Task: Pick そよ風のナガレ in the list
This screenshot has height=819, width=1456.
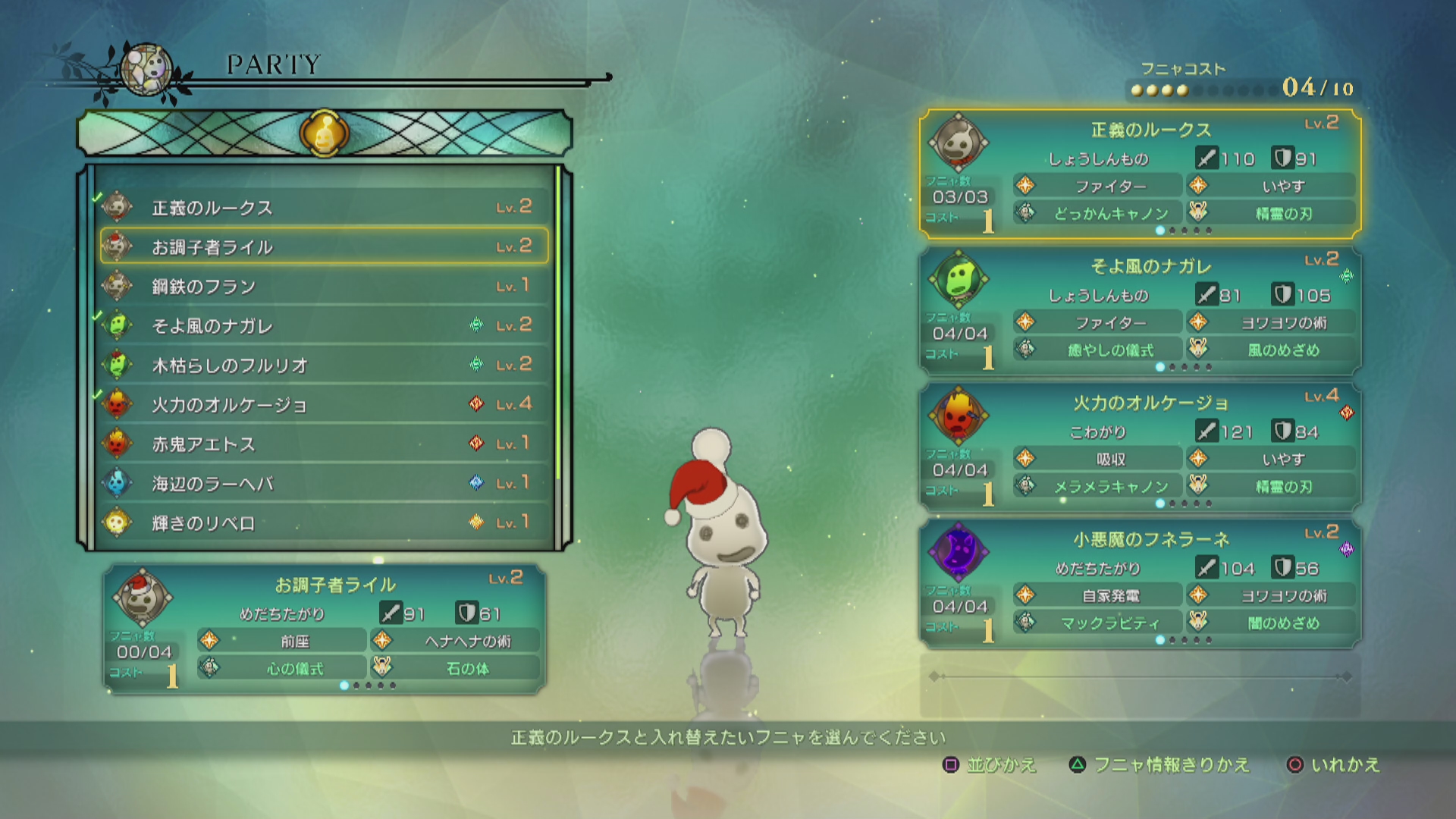Action: 324,325
